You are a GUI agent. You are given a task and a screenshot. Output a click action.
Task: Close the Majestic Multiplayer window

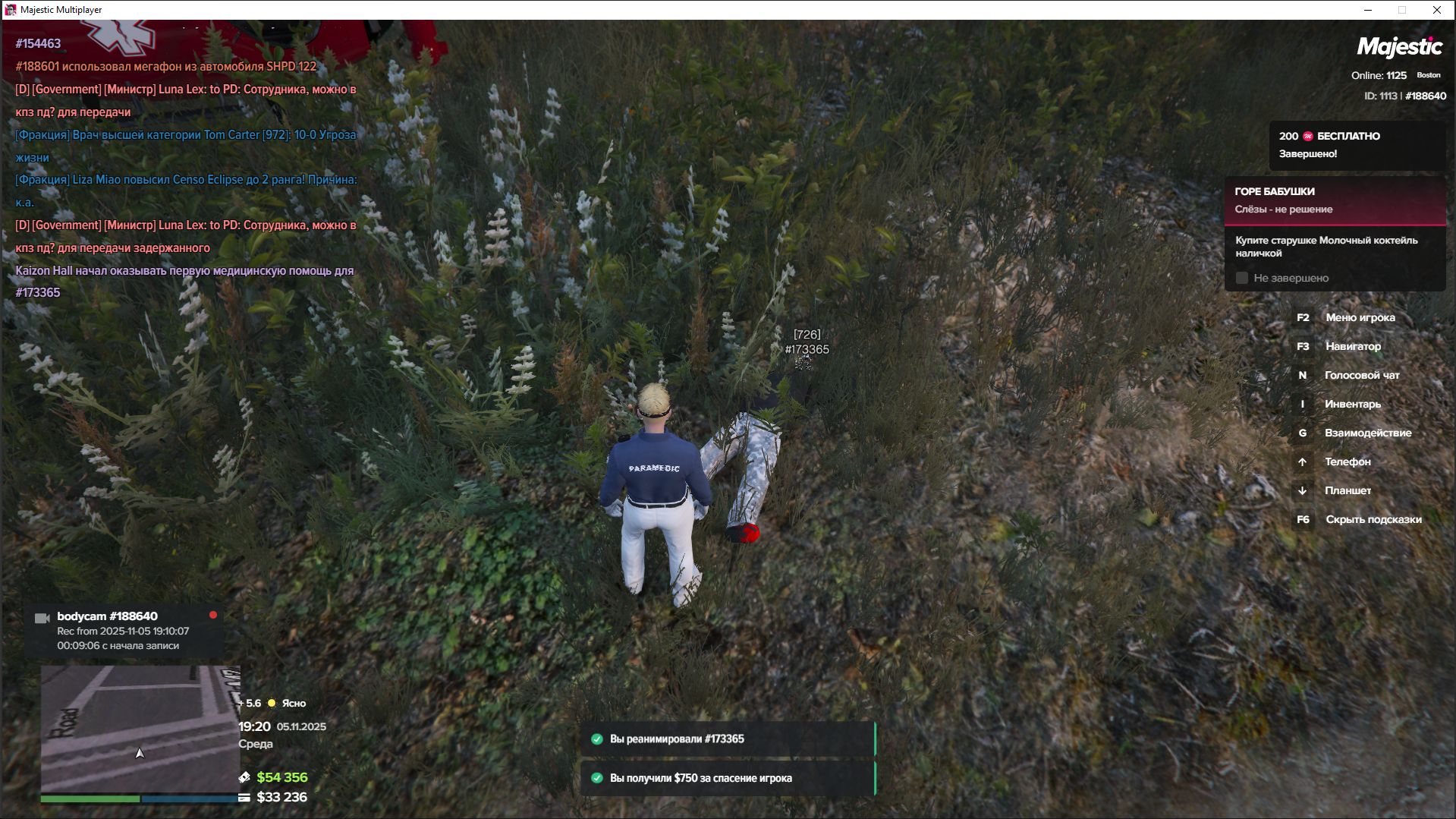(1436, 10)
